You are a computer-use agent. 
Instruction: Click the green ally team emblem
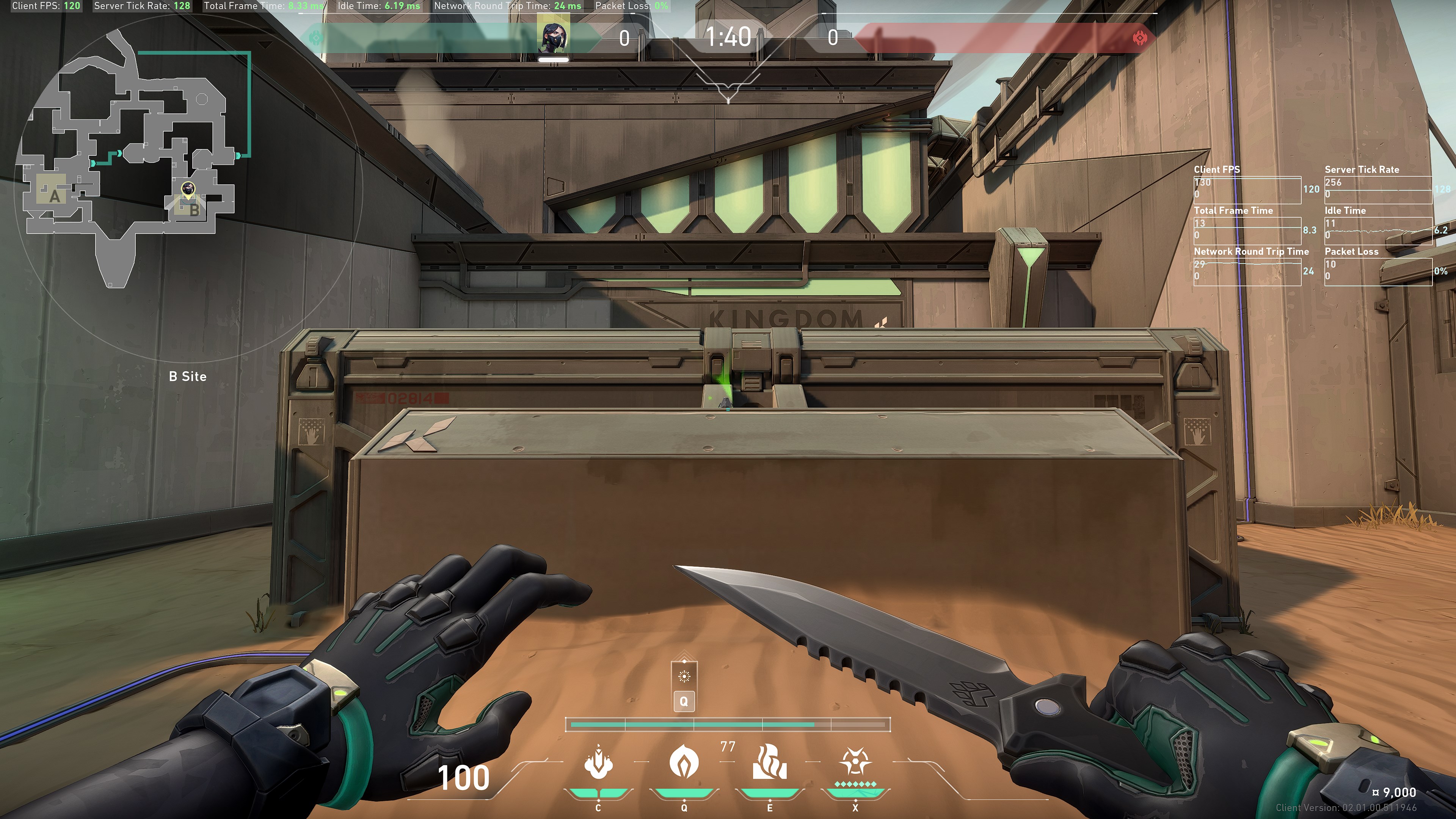click(x=317, y=38)
